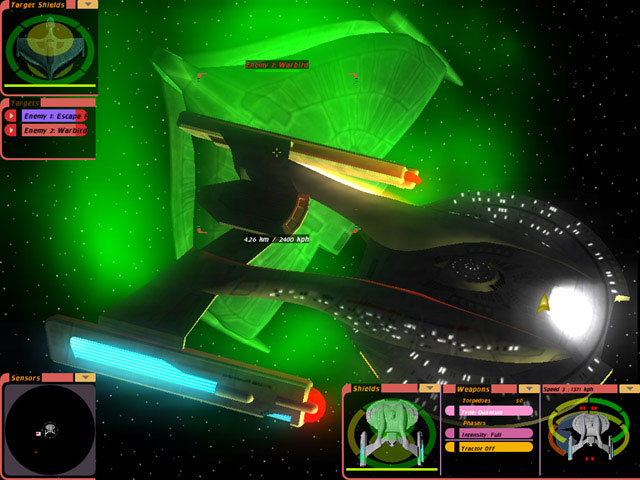
Task: Select Enemy 1: Escape Pod target
Action: click(x=54, y=116)
